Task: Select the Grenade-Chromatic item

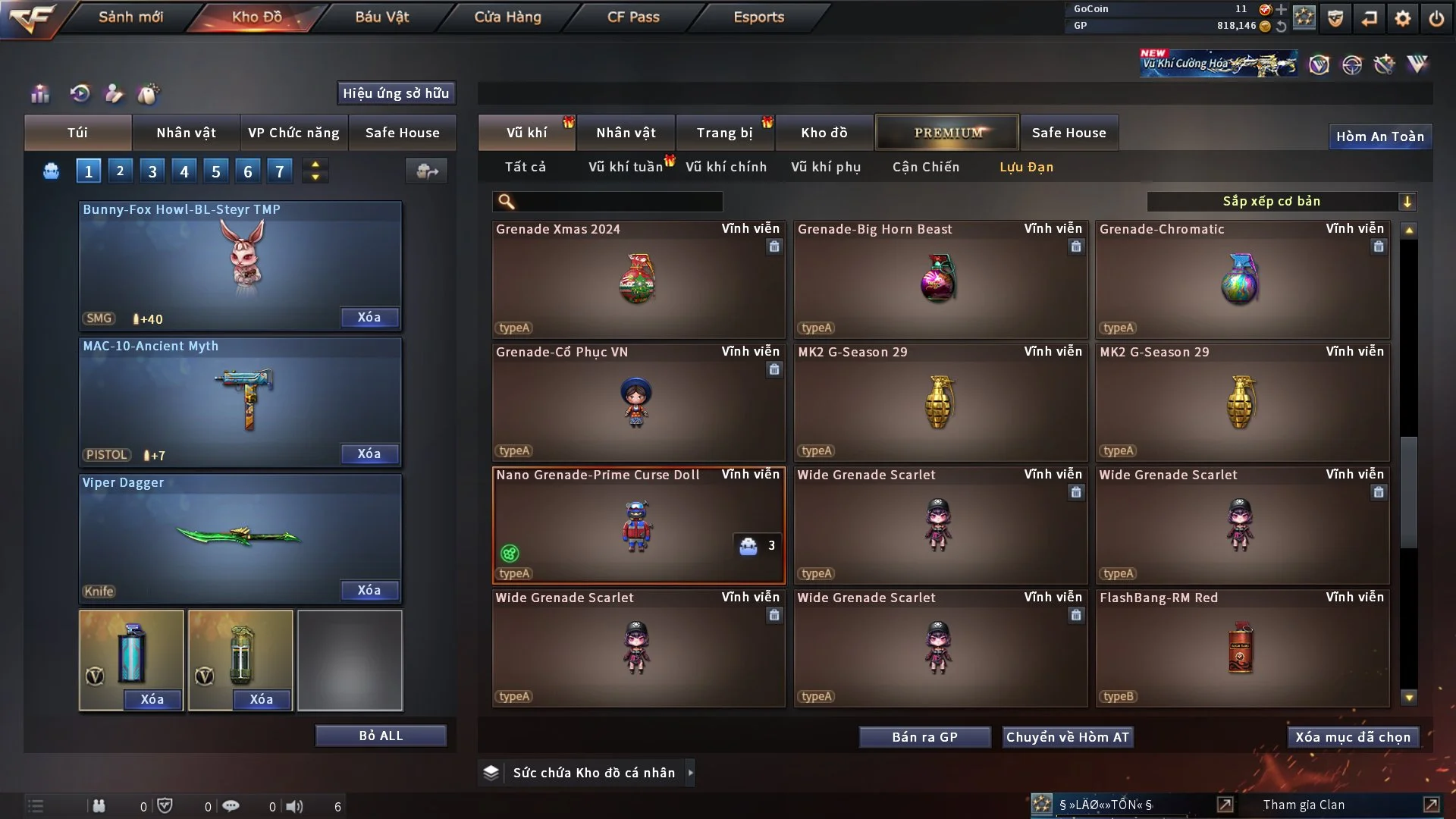Action: click(1241, 279)
